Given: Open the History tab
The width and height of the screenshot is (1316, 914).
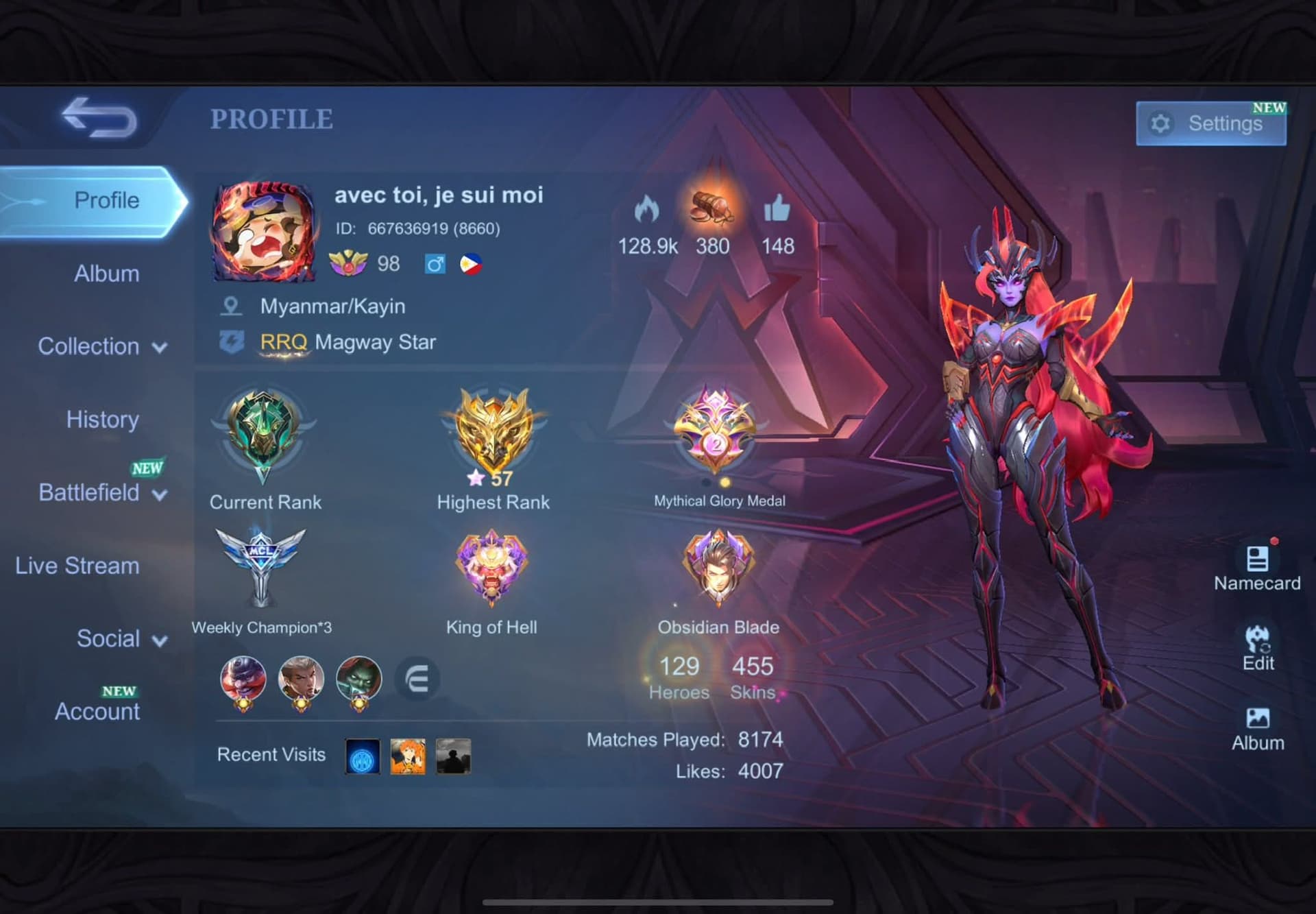Looking at the screenshot, I should click(x=102, y=419).
